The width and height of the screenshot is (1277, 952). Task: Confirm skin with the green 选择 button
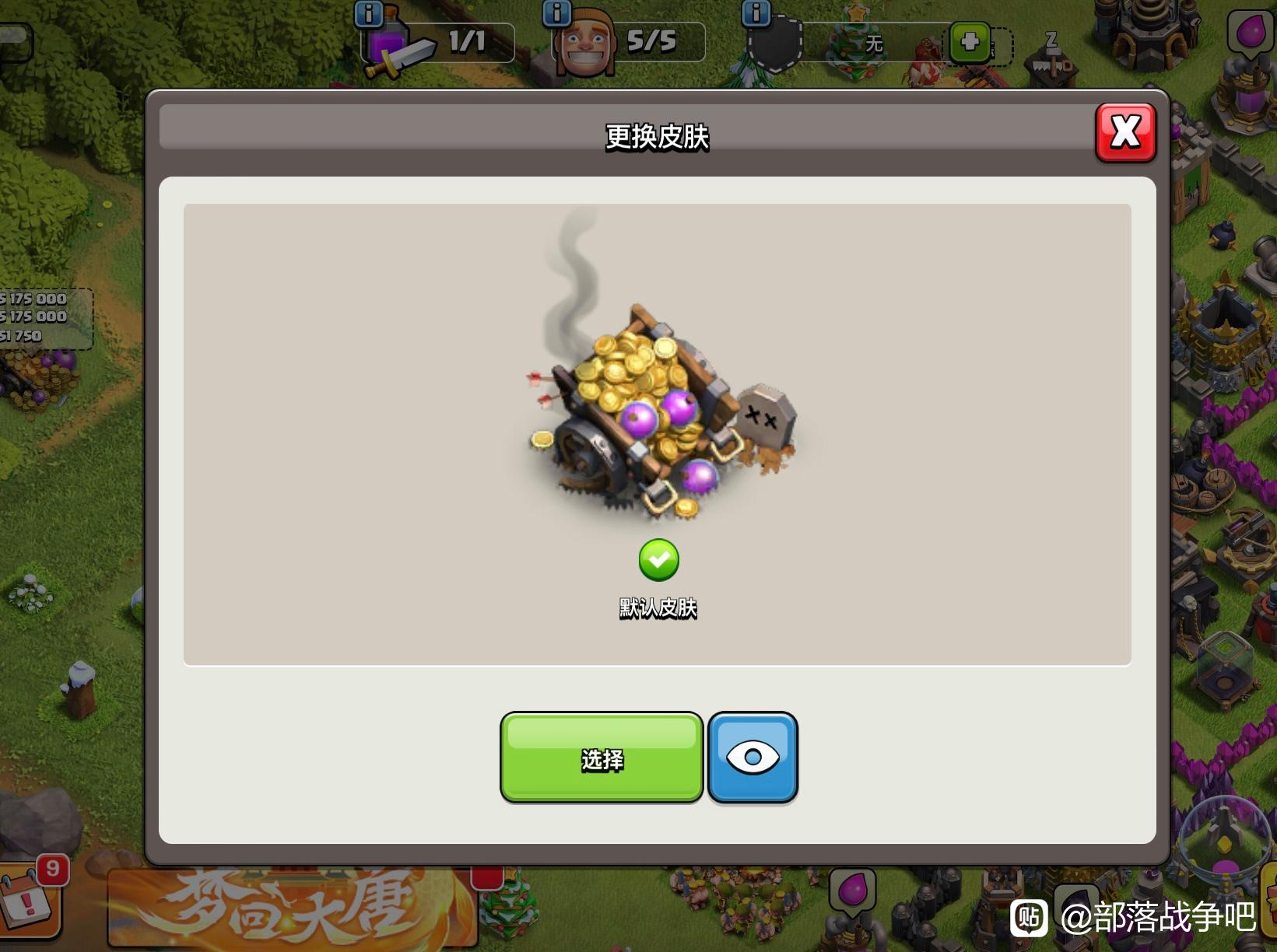(602, 758)
